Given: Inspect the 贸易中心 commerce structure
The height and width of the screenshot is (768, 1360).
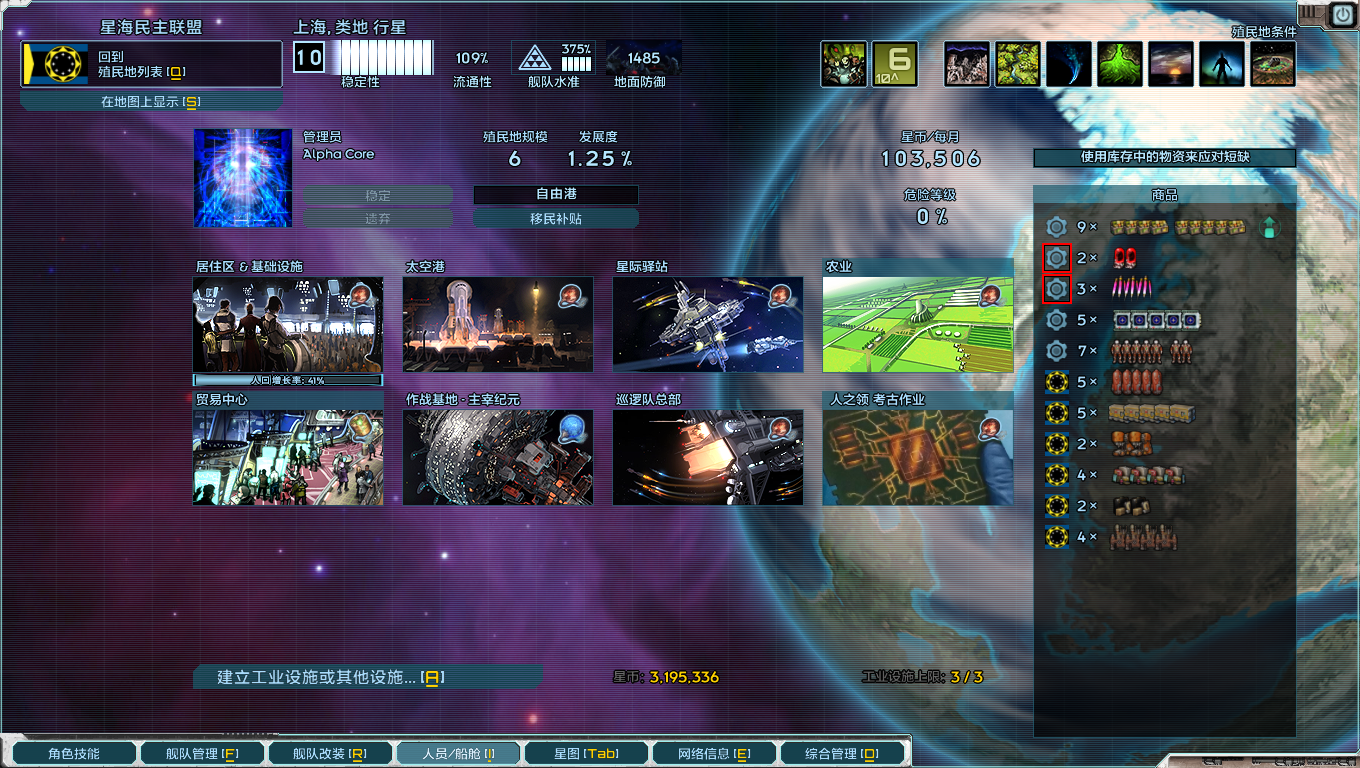Looking at the screenshot, I should tap(287, 458).
